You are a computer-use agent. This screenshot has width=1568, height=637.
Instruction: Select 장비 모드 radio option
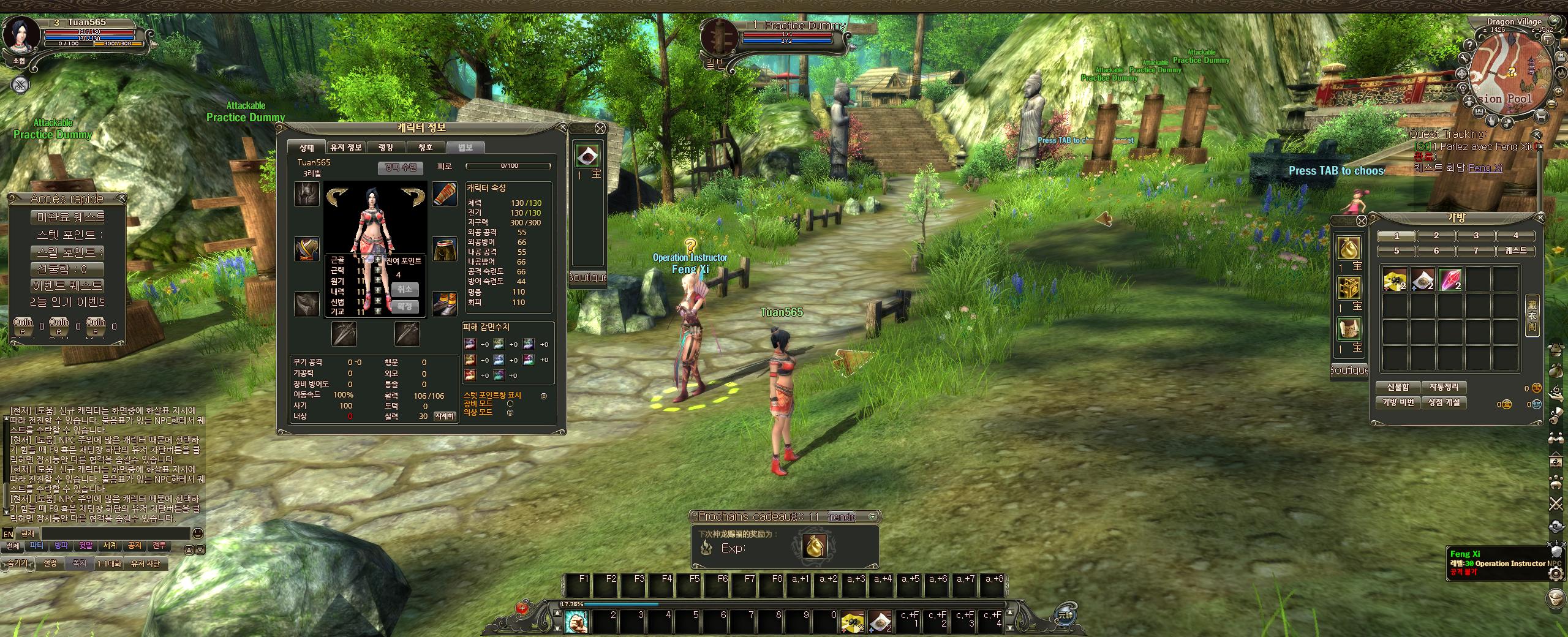(x=510, y=404)
